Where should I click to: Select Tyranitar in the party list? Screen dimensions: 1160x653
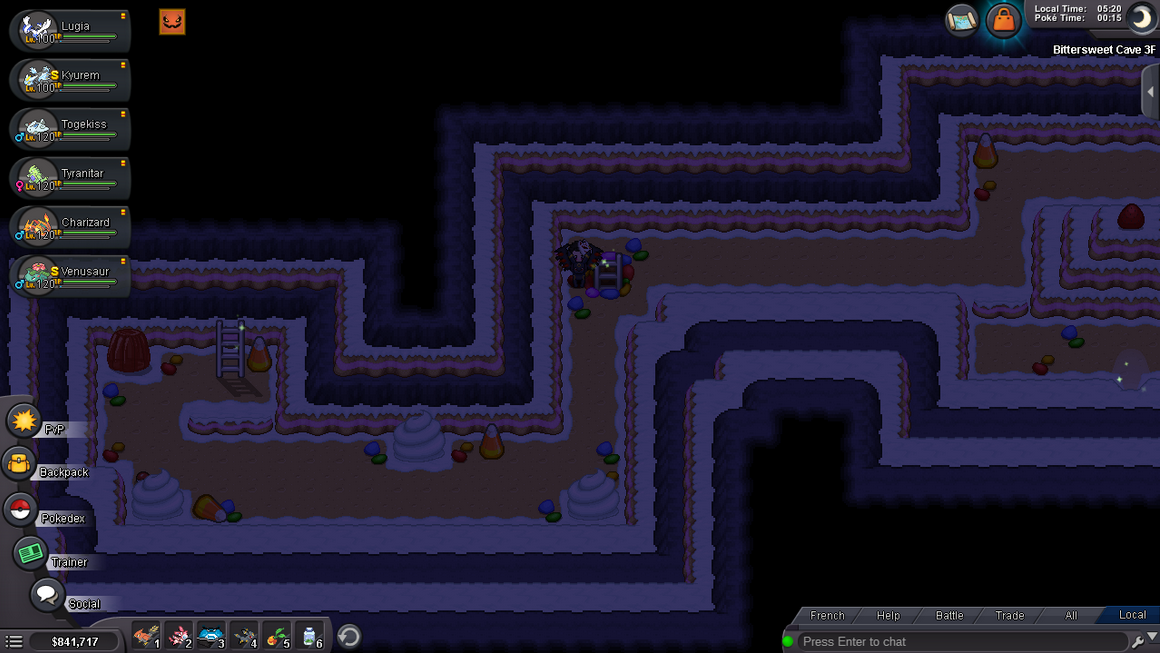click(70, 177)
